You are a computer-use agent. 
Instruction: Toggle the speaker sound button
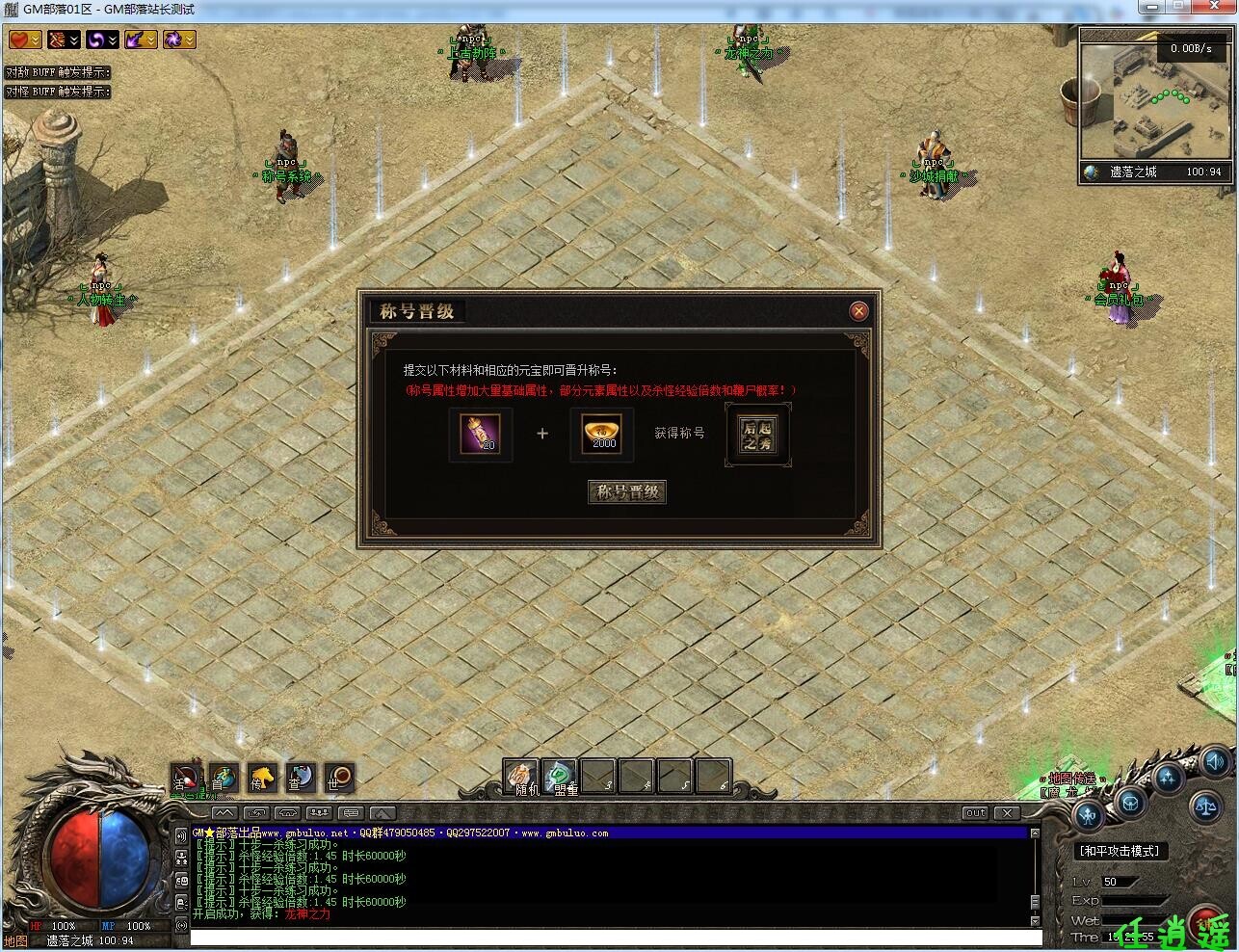[x=1214, y=760]
